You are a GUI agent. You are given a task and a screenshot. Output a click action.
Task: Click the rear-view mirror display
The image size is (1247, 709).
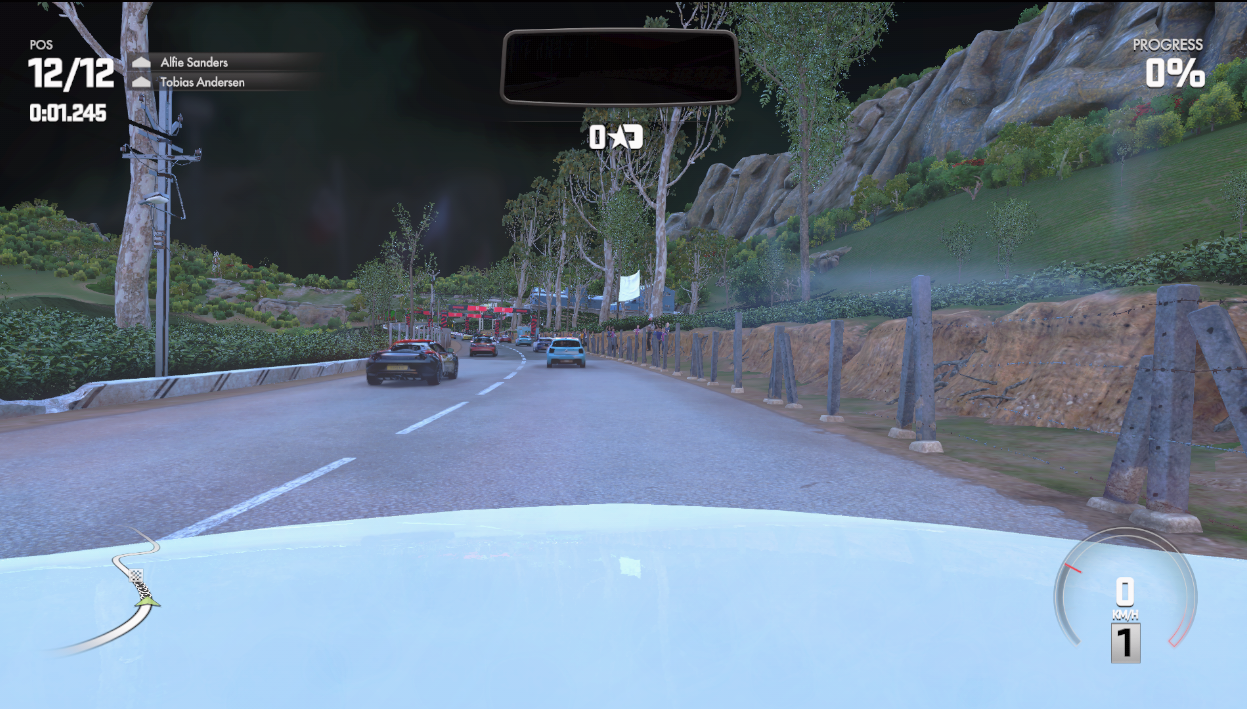pyautogui.click(x=619, y=66)
